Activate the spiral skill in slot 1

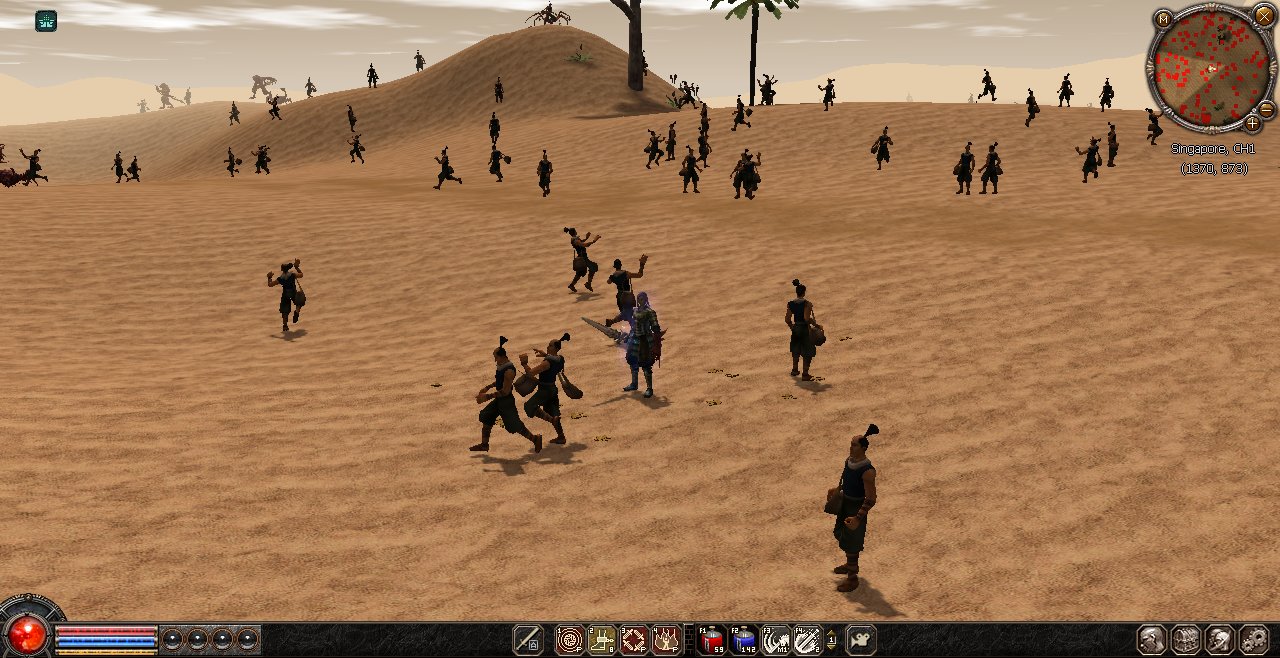(570, 640)
